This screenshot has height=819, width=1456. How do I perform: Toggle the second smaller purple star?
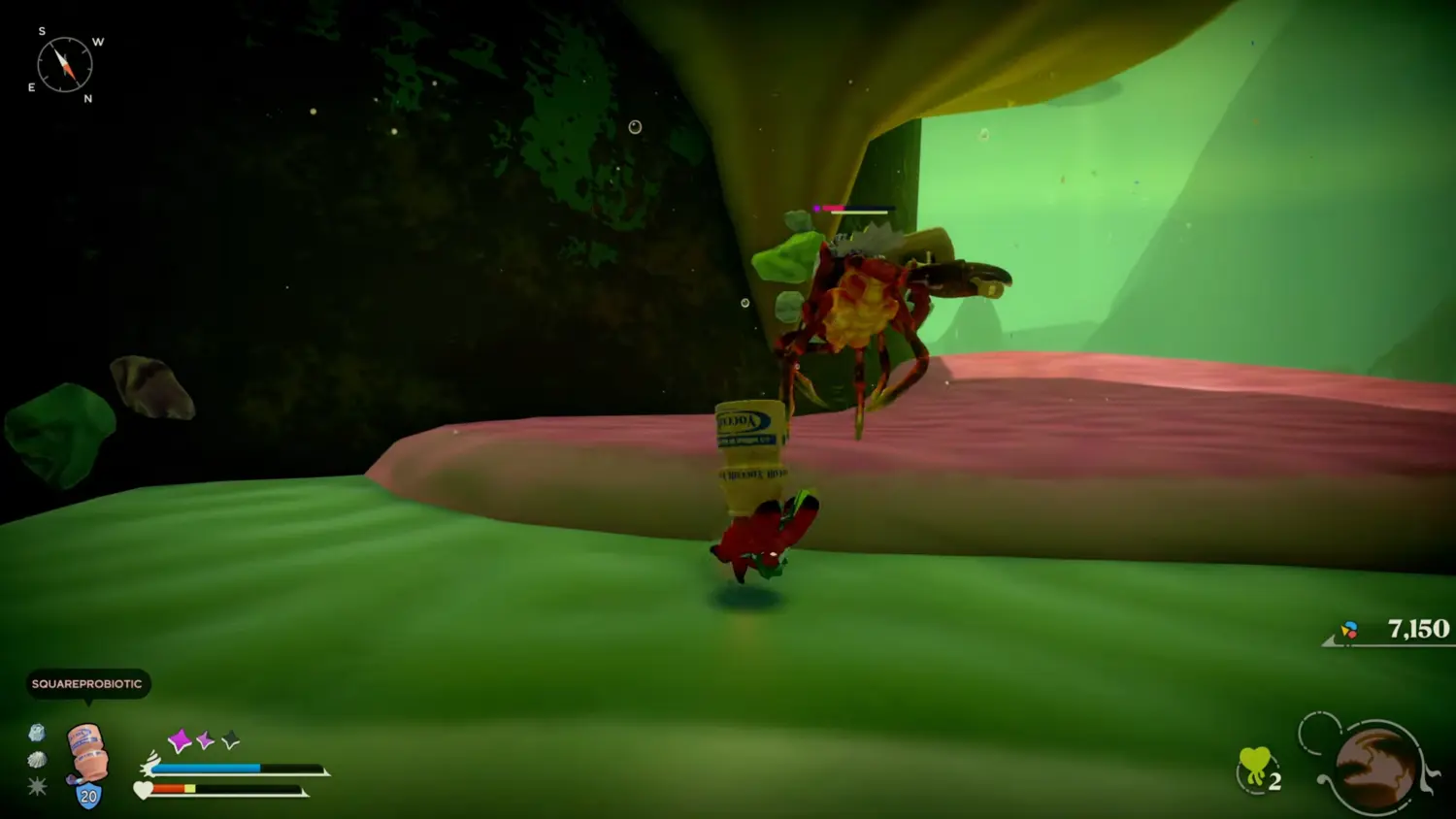205,740
